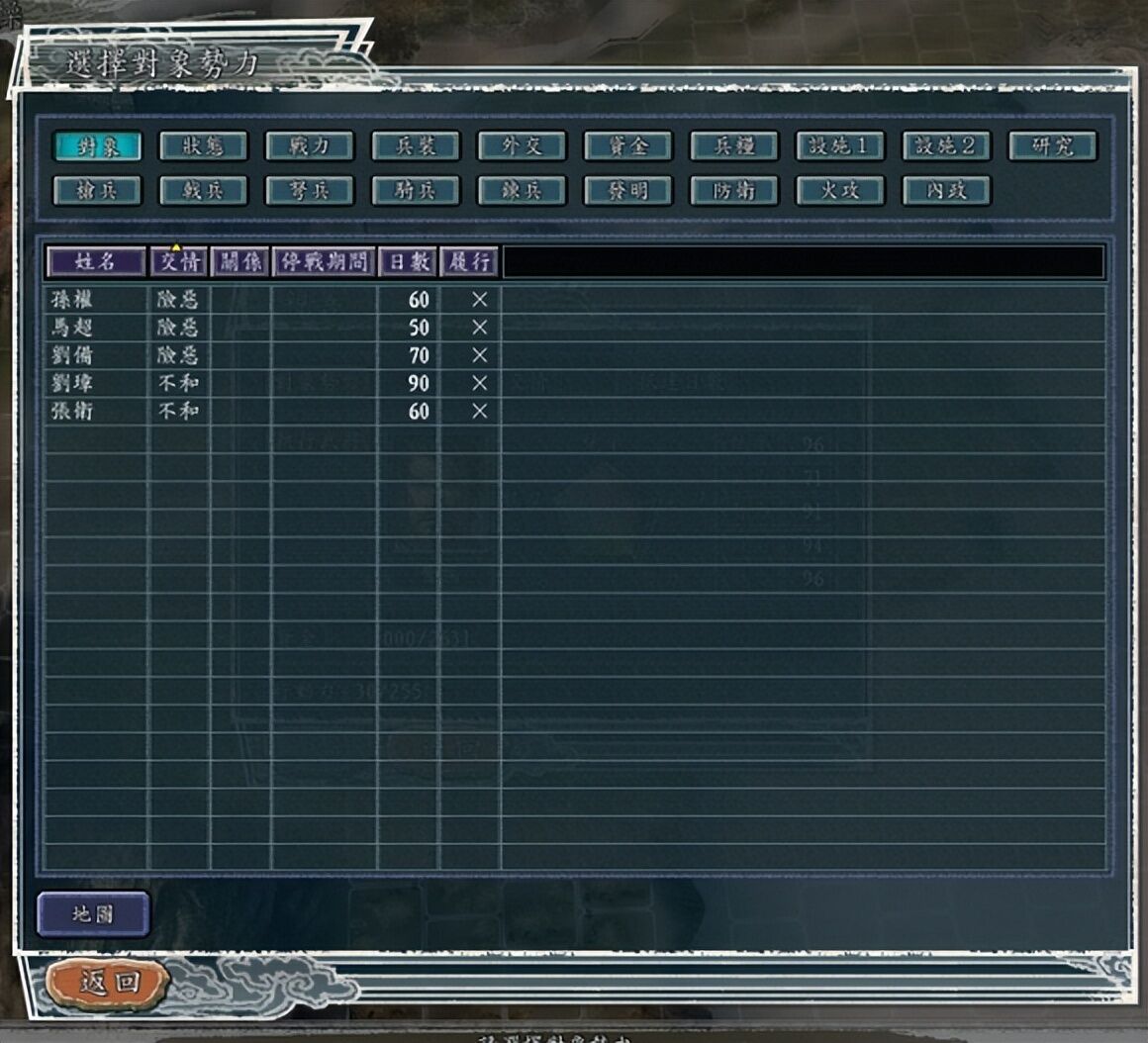Image resolution: width=1148 pixels, height=1043 pixels.
Task: Sort by the 日數 column header
Action: click(x=408, y=261)
